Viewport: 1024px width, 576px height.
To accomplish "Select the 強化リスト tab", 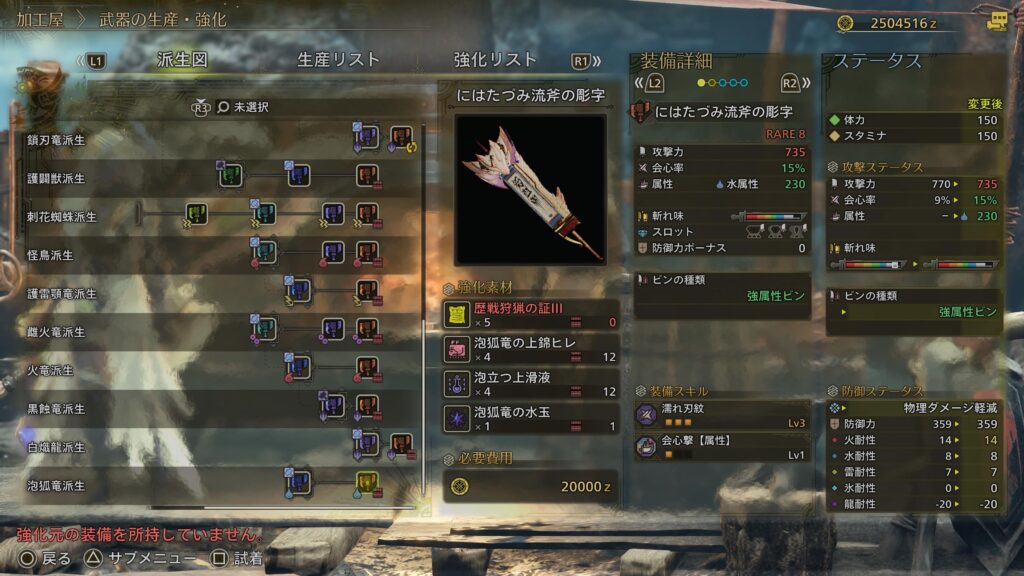I will tap(495, 60).
